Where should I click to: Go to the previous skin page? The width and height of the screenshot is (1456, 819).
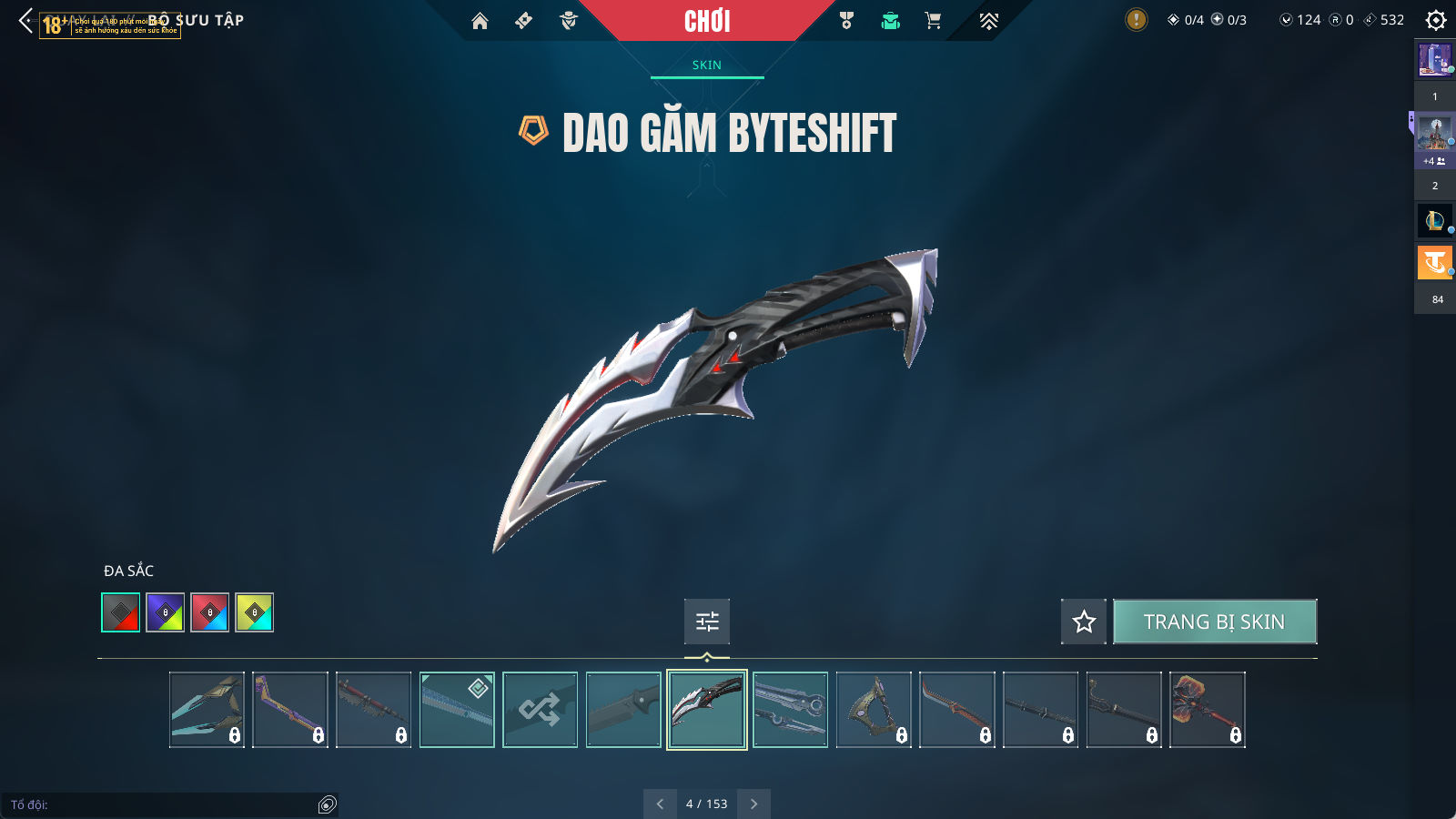point(660,804)
